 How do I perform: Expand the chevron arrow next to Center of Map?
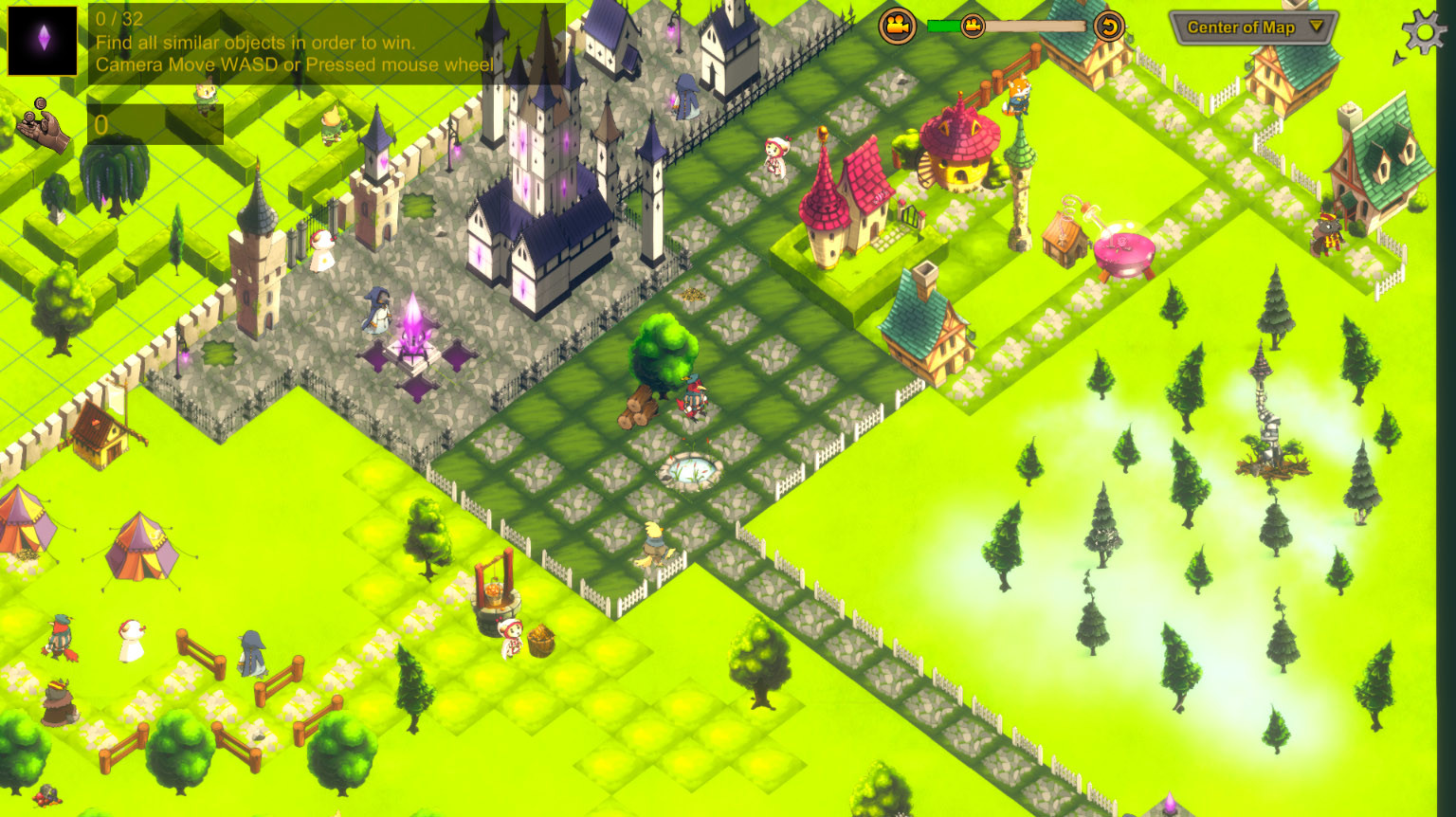(1315, 28)
